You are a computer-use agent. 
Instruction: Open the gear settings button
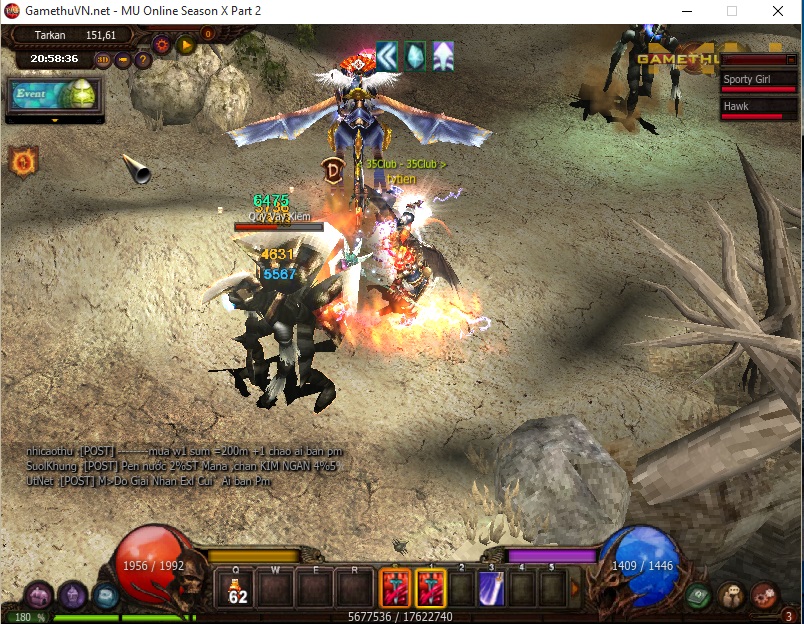click(161, 44)
